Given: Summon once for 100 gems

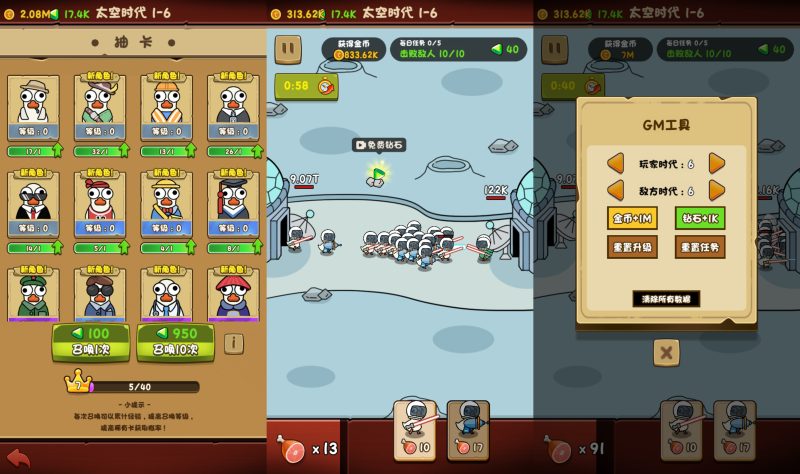Looking at the screenshot, I should 90,341.
